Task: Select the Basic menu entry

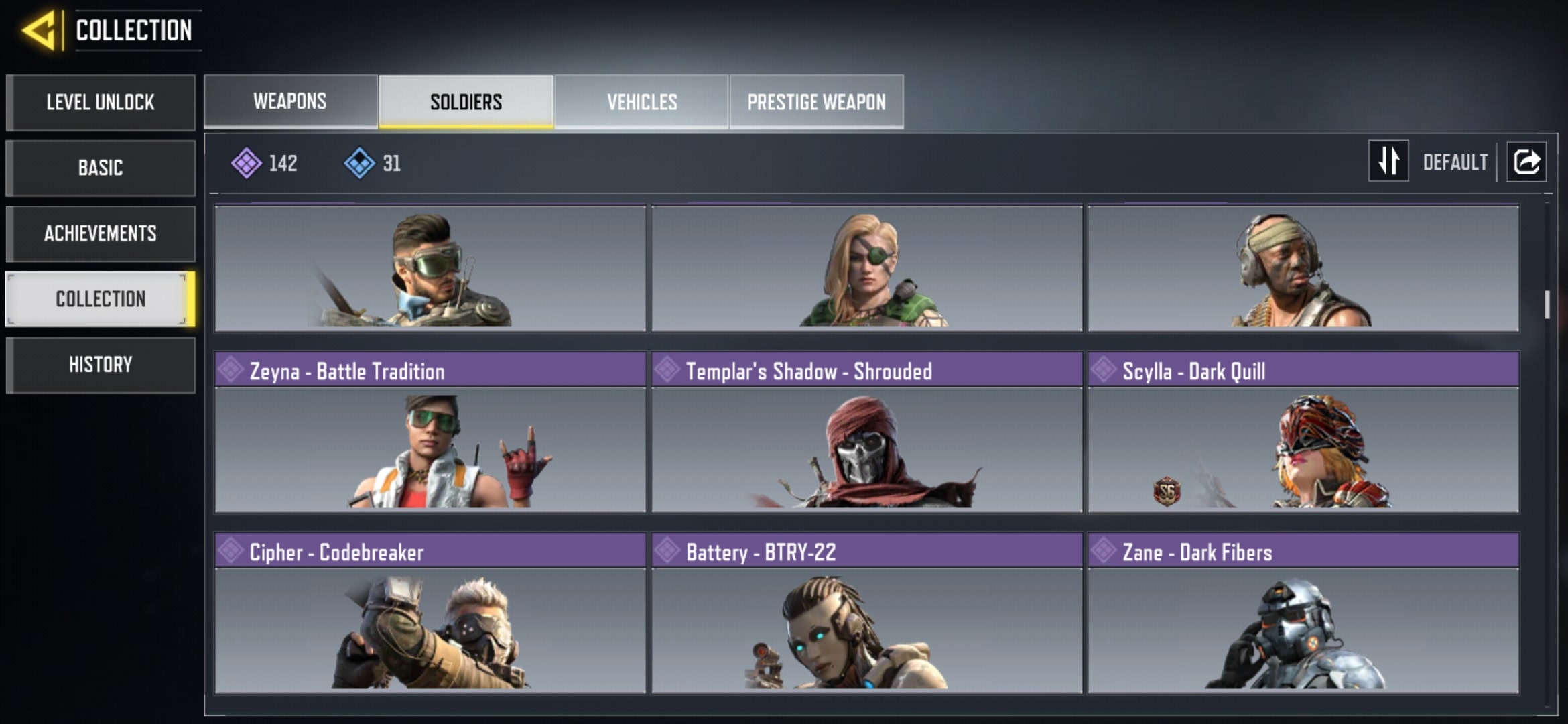Action: click(x=101, y=168)
